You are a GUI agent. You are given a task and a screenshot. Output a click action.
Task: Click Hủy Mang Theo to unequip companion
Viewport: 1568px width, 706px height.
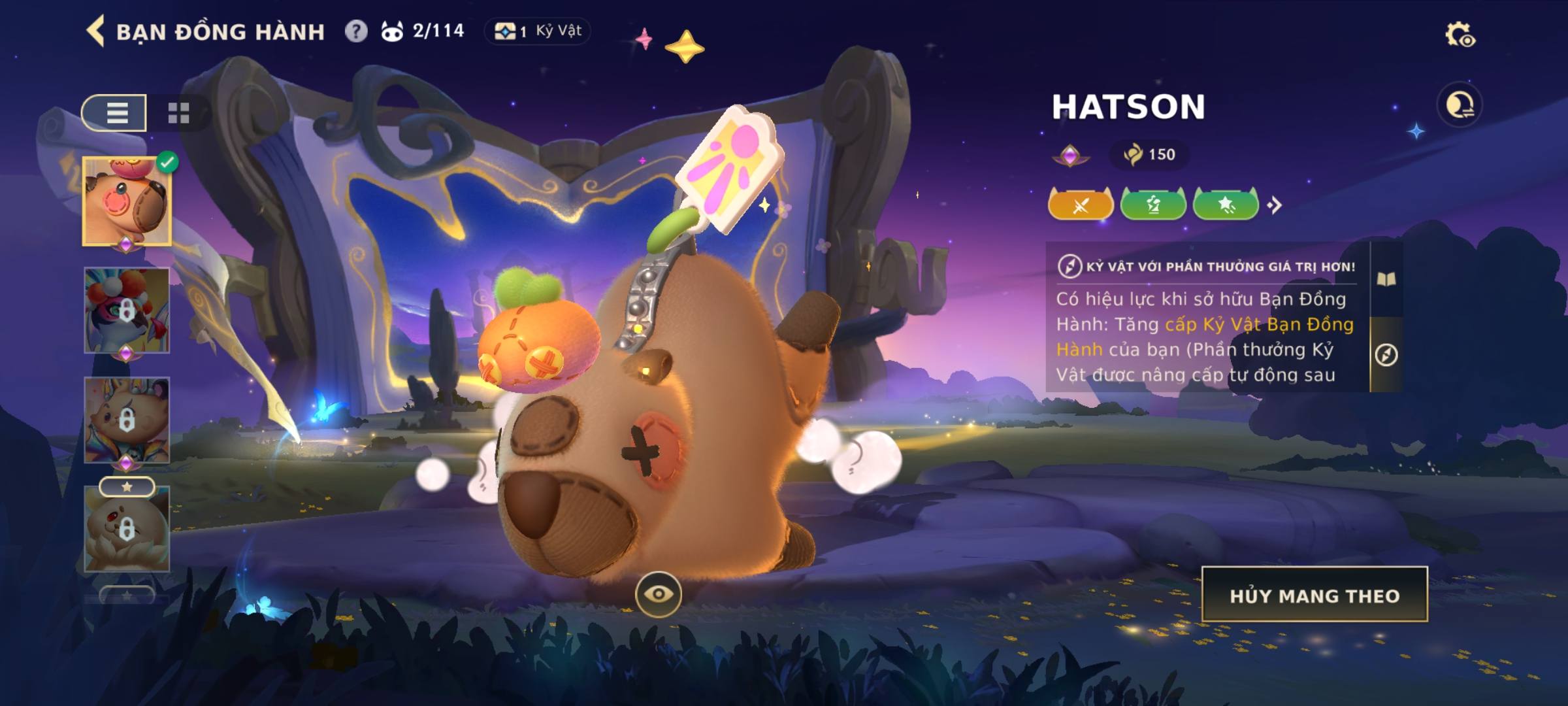1315,595
